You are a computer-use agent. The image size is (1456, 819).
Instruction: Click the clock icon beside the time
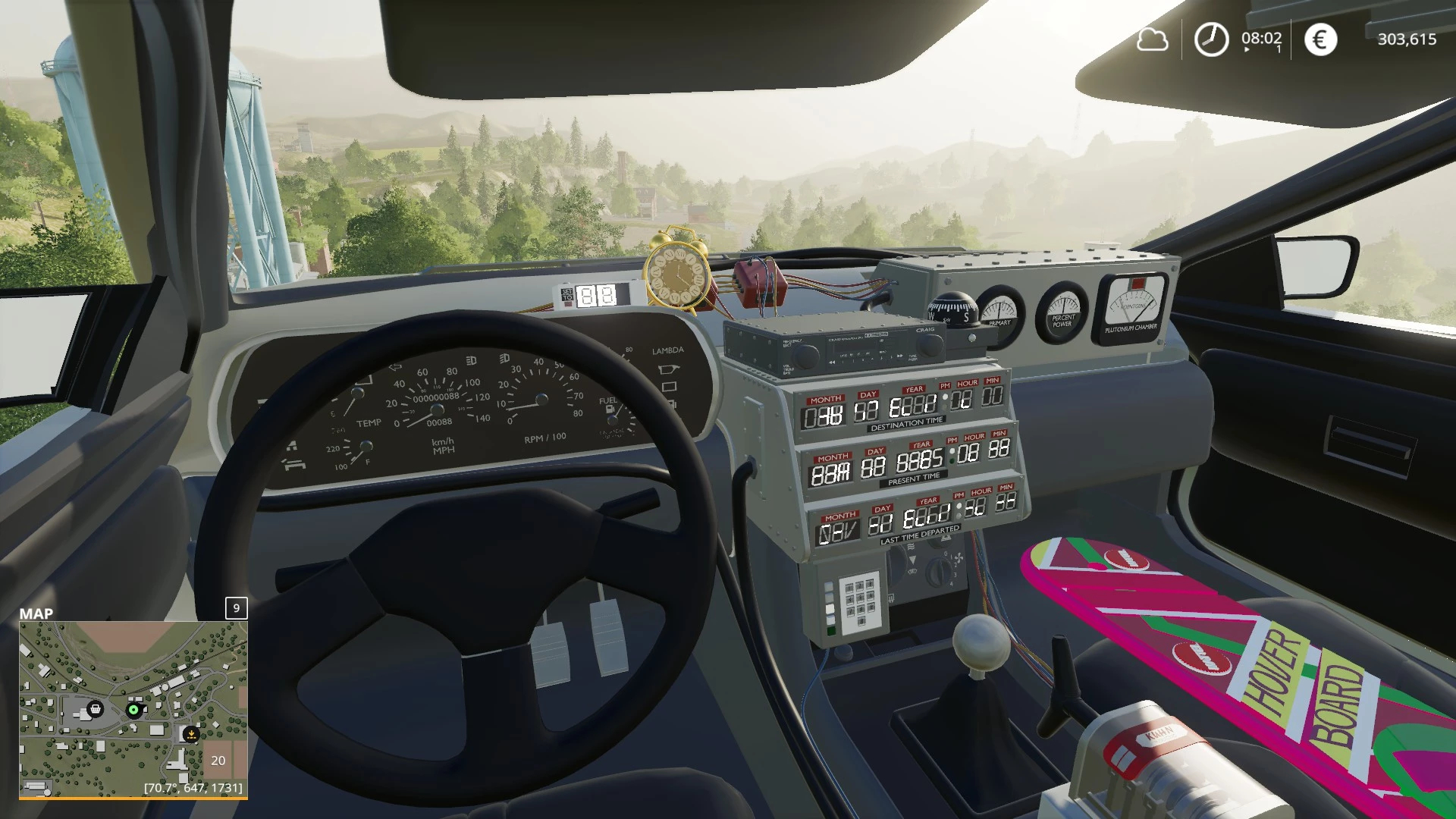[1211, 39]
